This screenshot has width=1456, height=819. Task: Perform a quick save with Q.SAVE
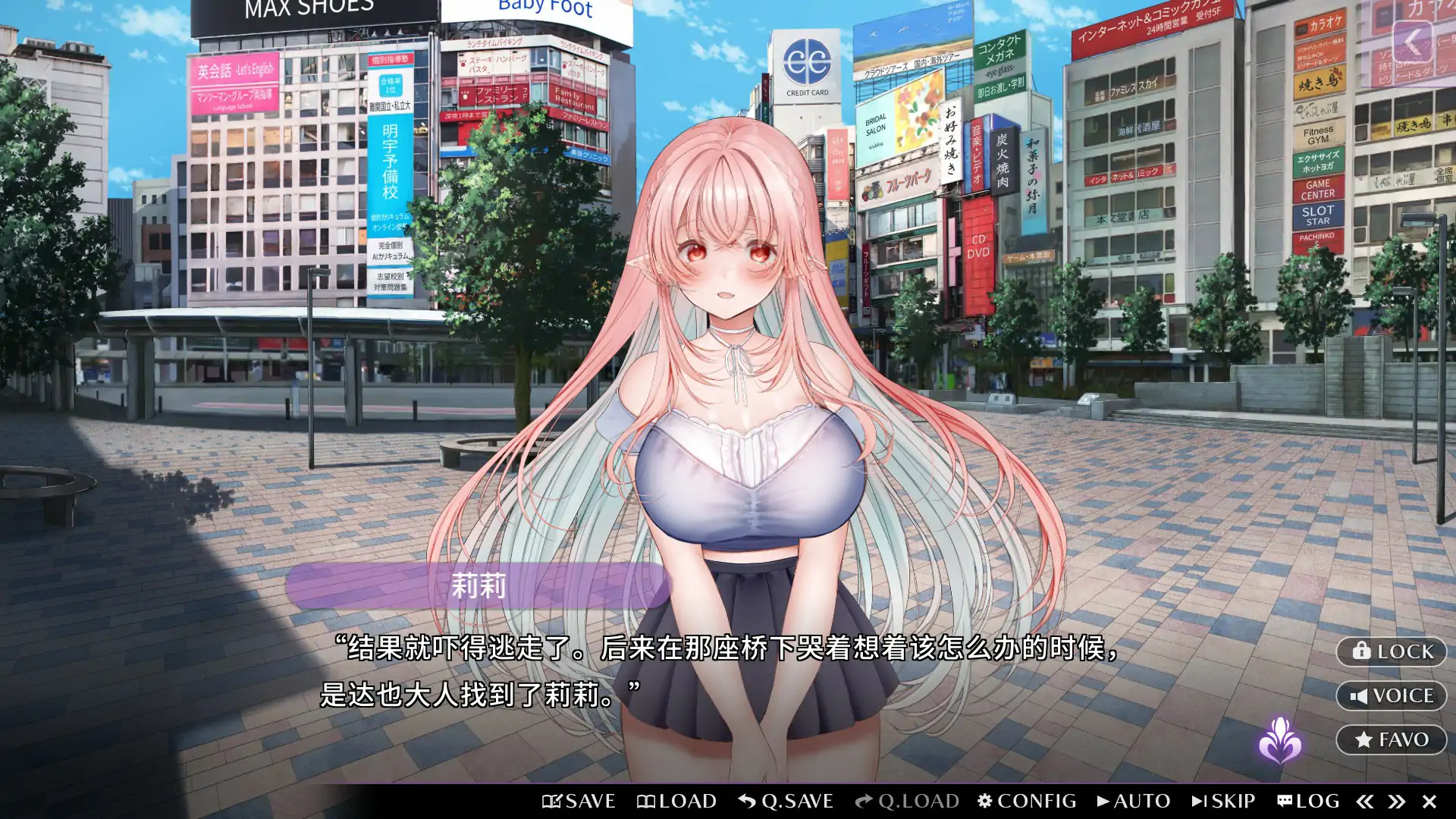785,801
